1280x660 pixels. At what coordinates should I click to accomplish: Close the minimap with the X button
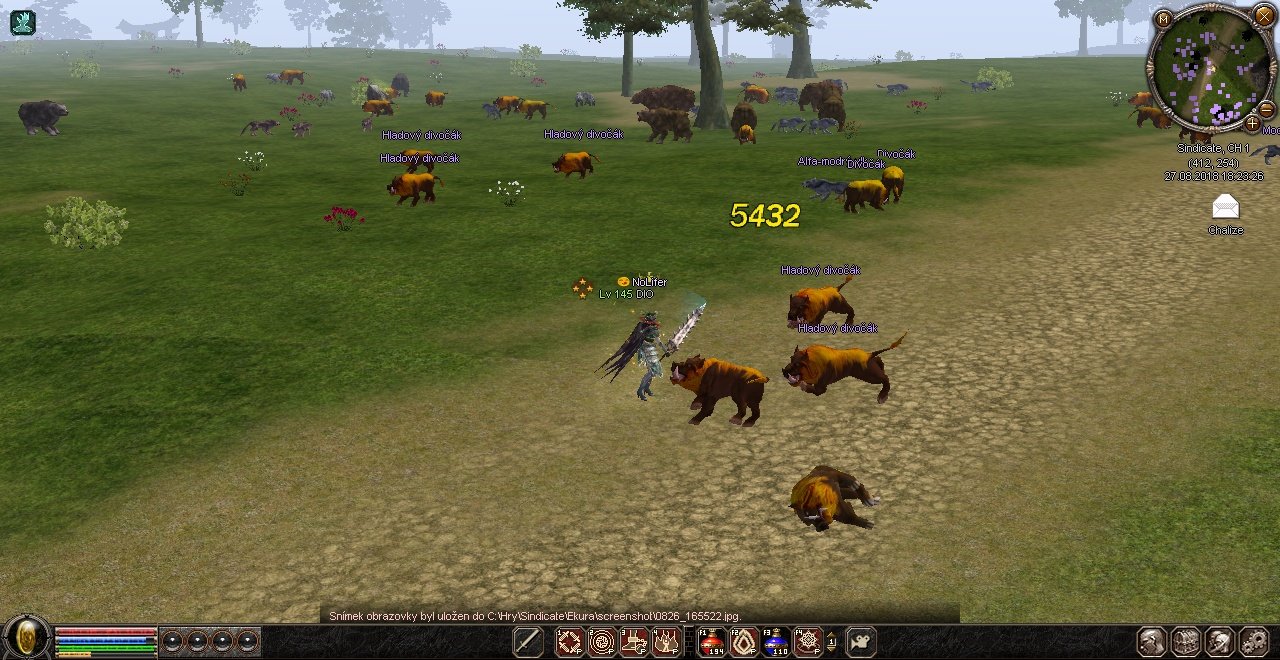click(1264, 17)
